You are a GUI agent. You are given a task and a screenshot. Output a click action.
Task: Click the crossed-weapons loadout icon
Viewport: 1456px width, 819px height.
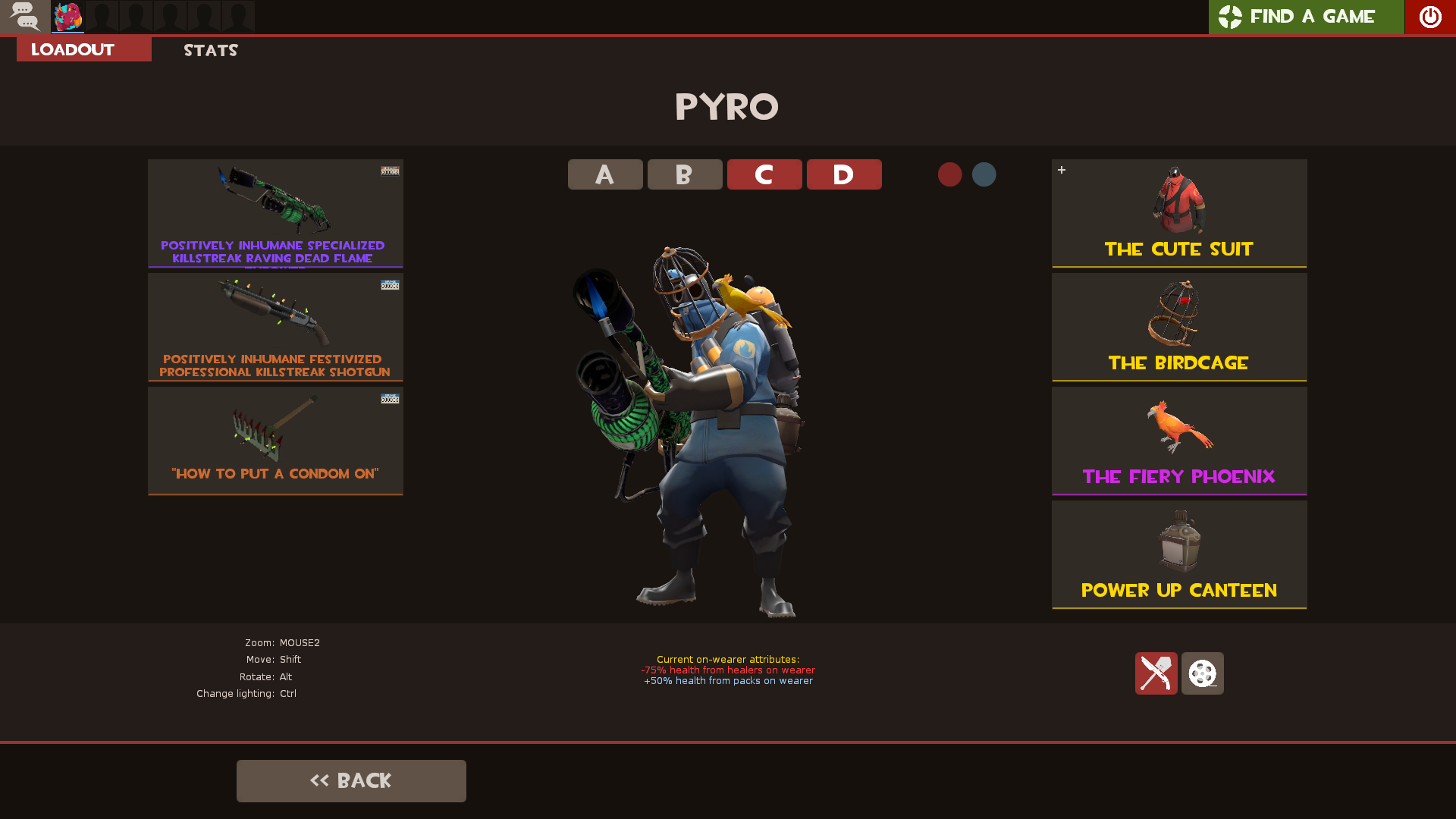[1156, 673]
